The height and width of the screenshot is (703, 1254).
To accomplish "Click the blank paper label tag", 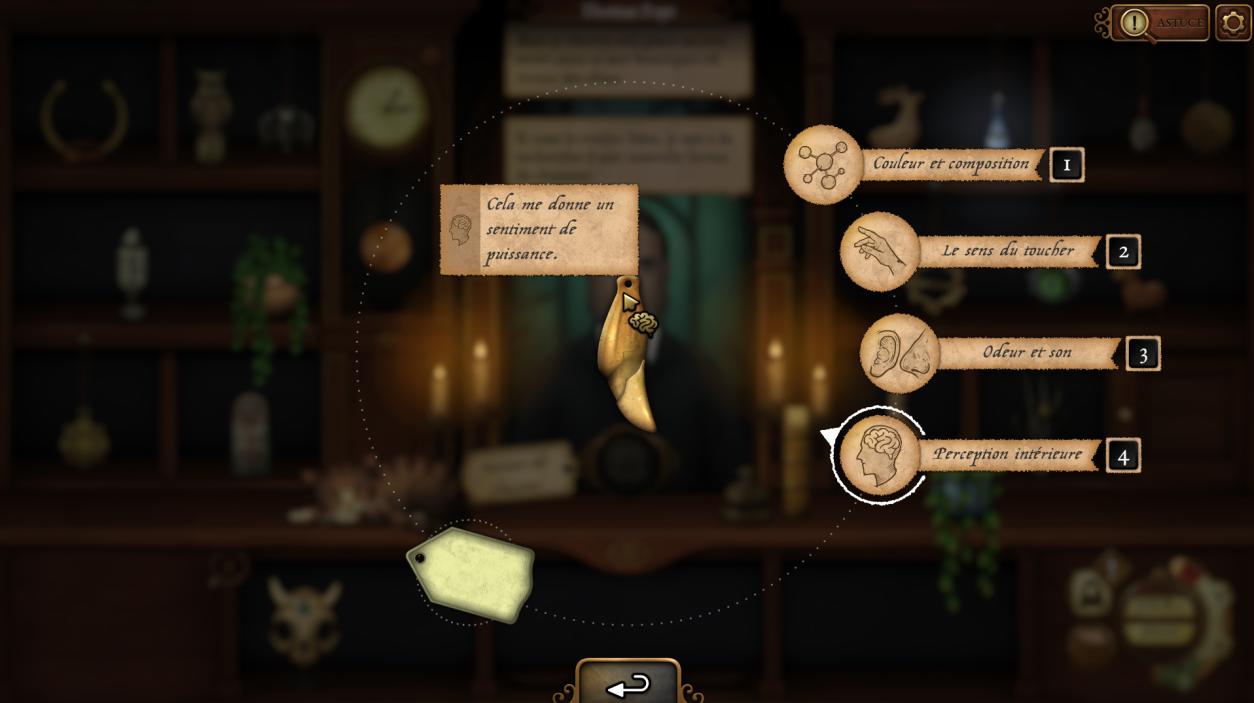I will [x=472, y=574].
